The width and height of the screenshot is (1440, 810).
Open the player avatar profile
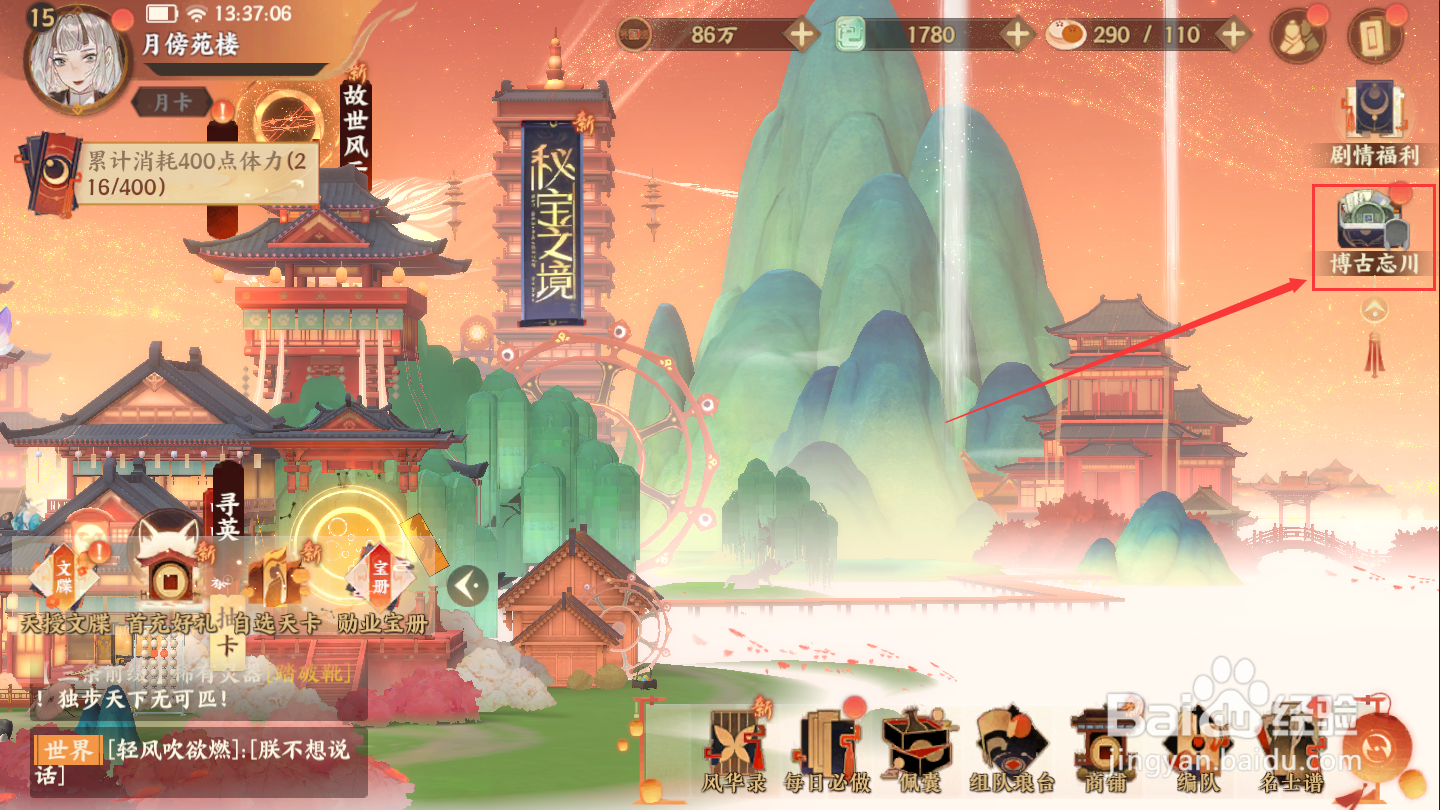(72, 55)
